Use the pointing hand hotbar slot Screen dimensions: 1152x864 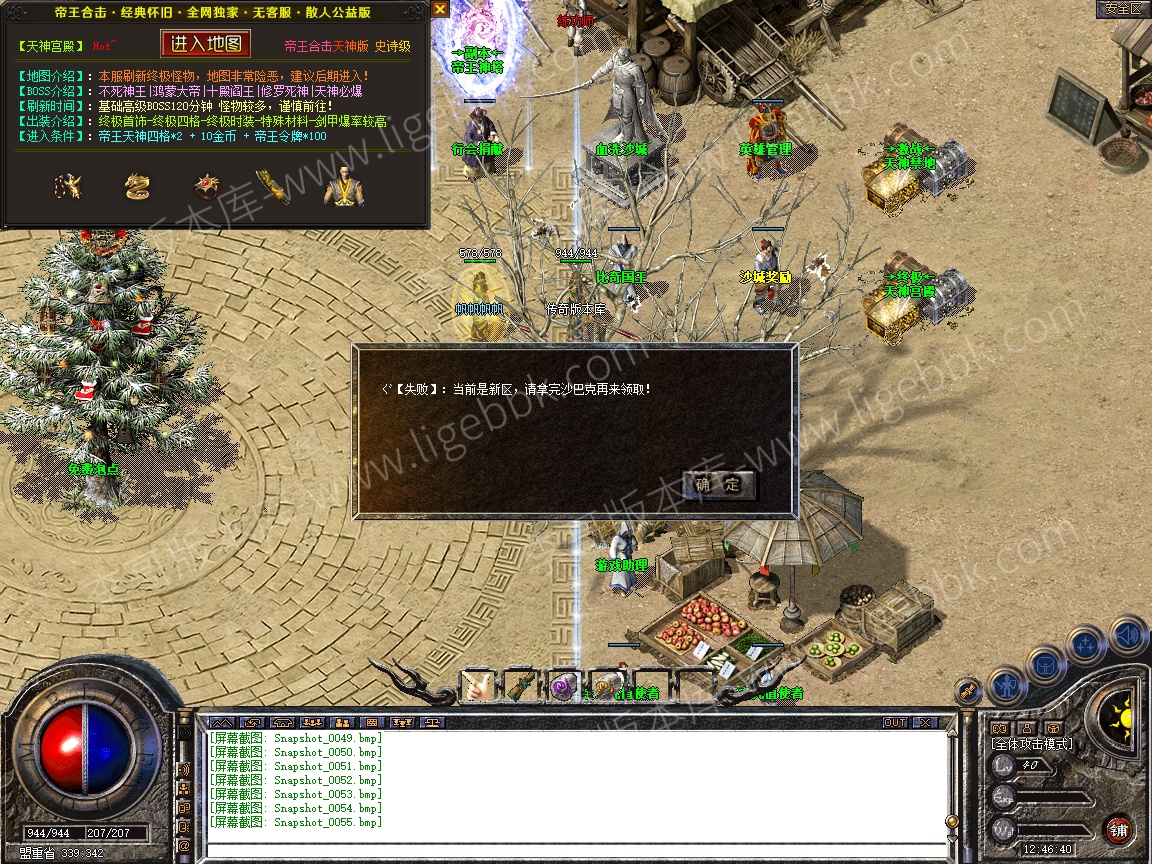click(478, 686)
